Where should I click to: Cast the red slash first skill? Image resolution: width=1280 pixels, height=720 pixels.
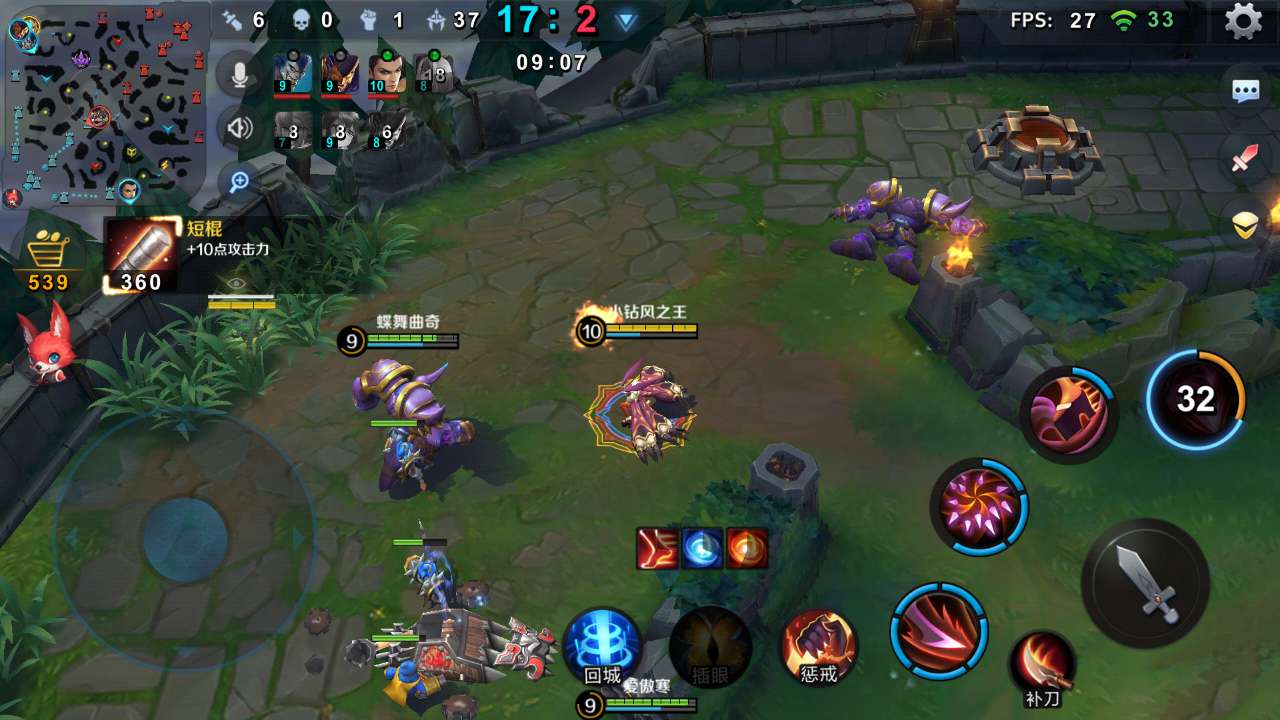[x=938, y=631]
